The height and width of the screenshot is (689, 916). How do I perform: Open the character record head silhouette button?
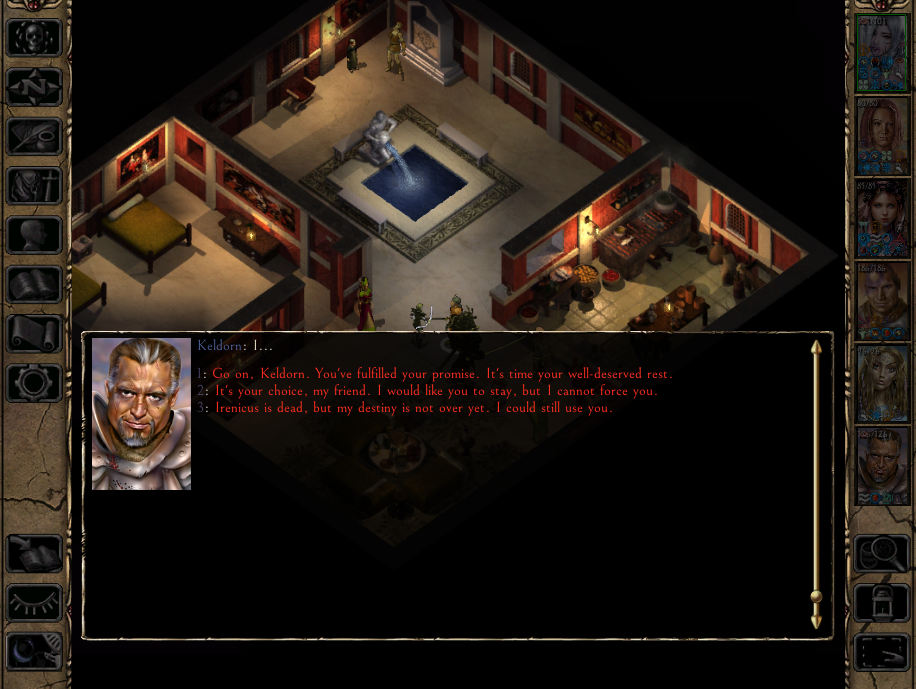(x=35, y=234)
